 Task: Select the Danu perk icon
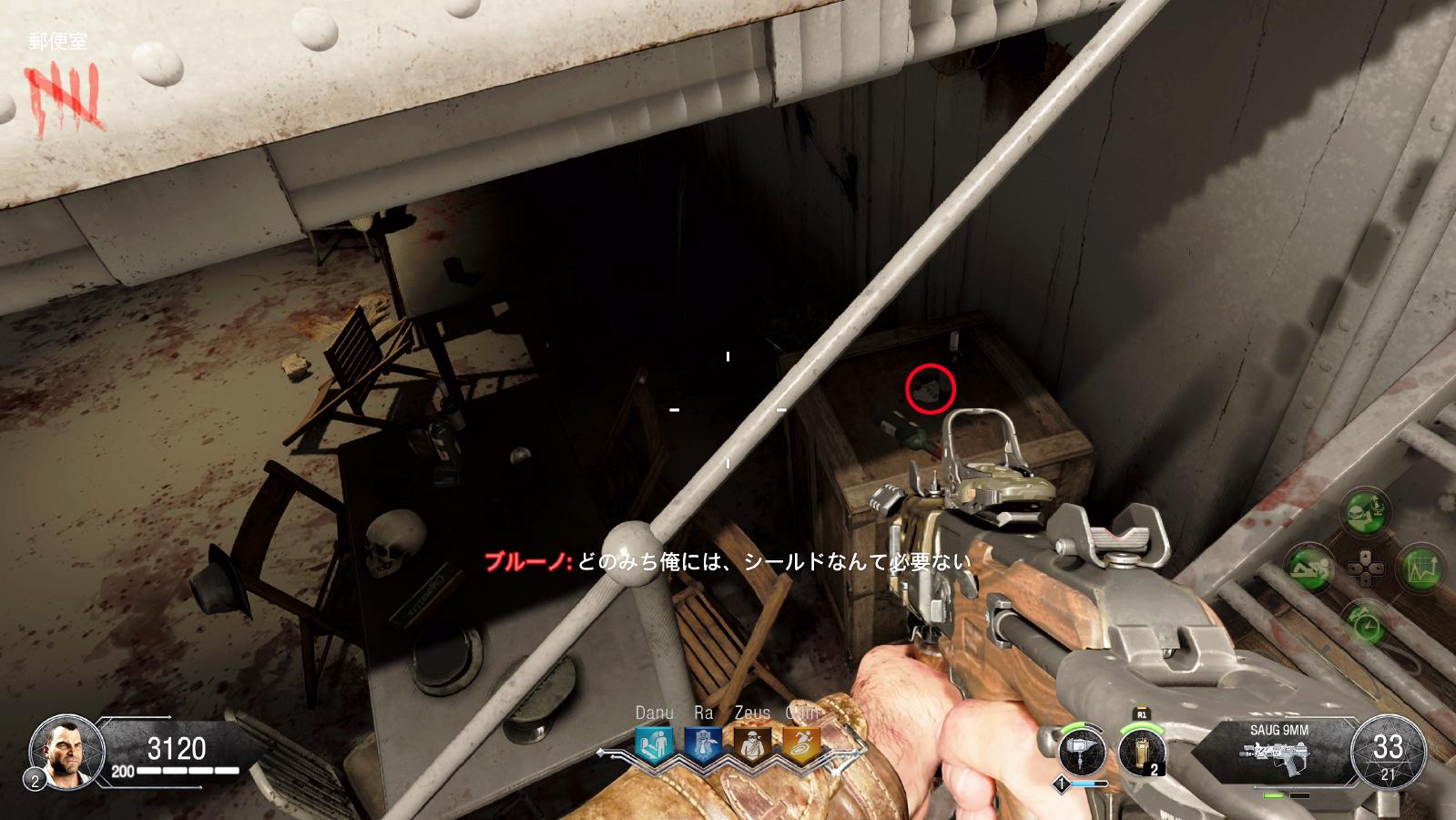point(654,745)
